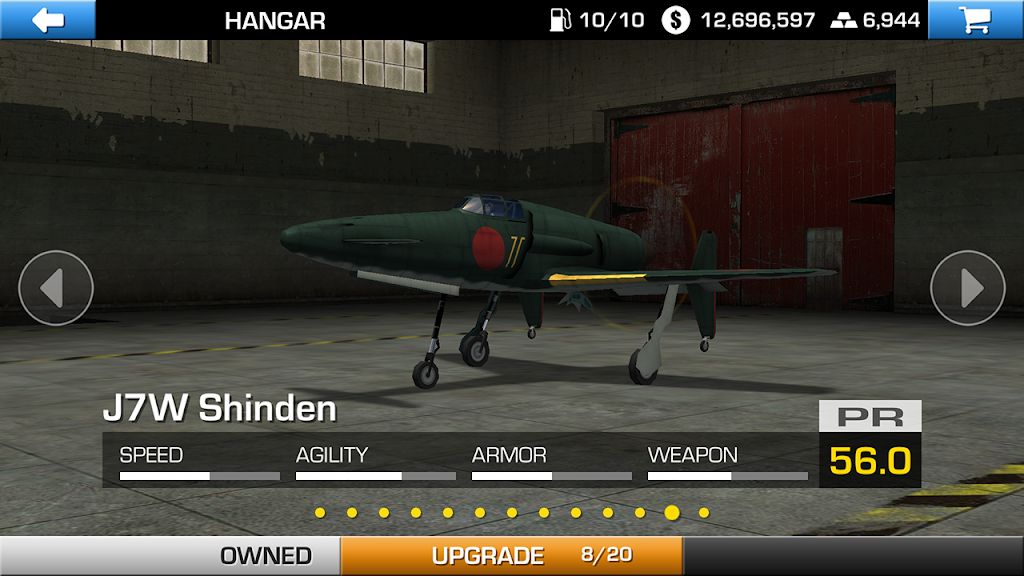This screenshot has width=1024, height=576.
Task: Show the previous plane in hangar
Action: 56,288
